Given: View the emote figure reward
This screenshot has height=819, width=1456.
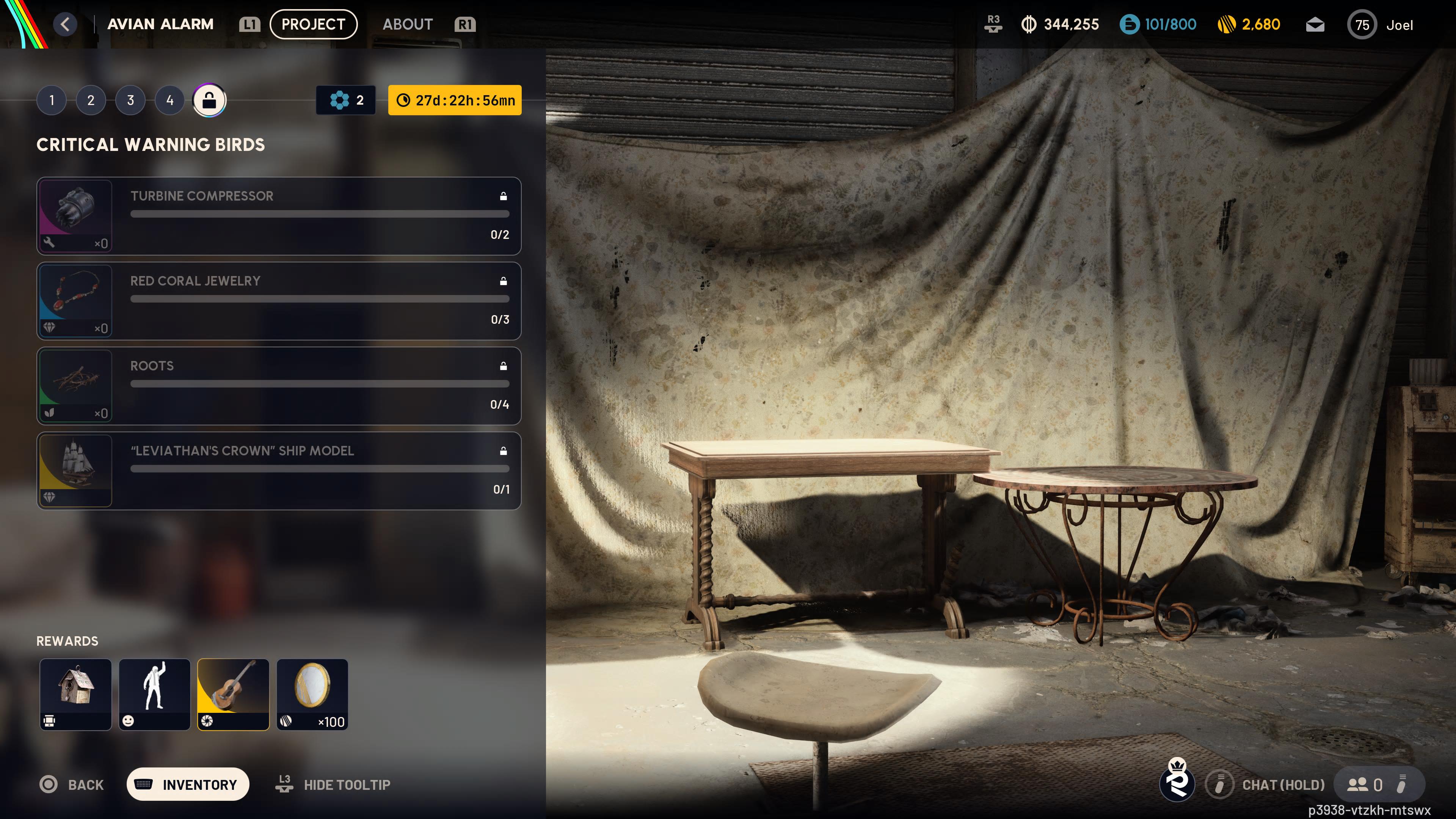Looking at the screenshot, I should pyautogui.click(x=154, y=694).
